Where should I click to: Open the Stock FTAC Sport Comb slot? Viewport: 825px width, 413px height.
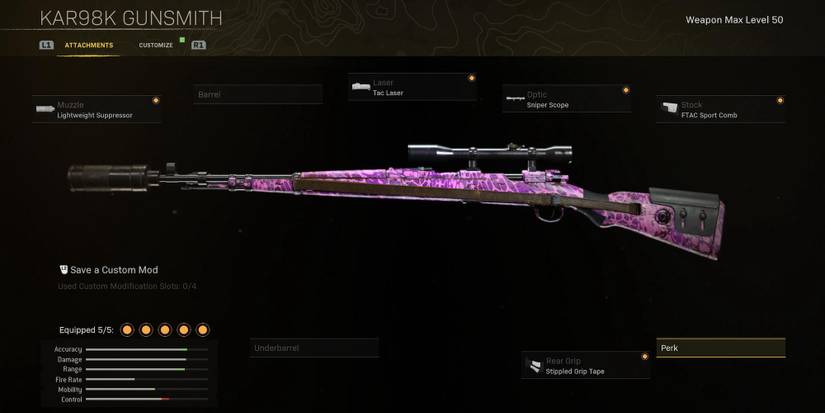pos(720,110)
